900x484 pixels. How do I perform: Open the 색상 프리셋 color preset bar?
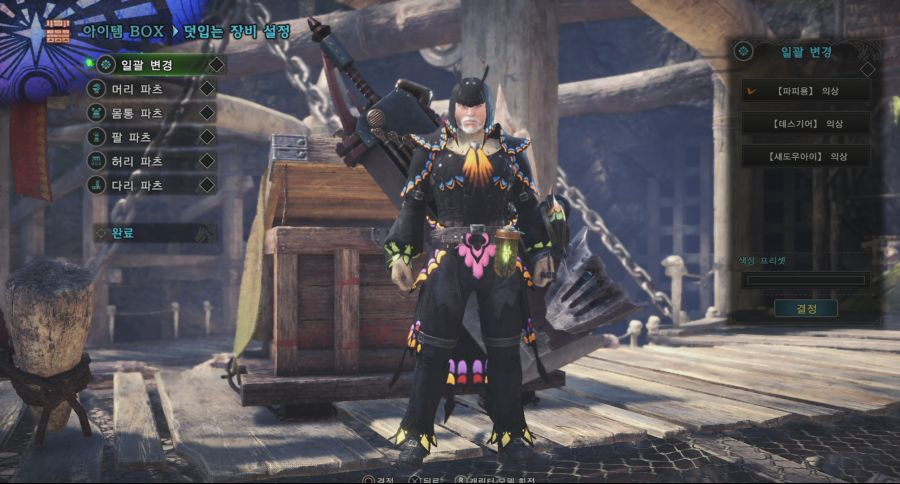(x=805, y=280)
